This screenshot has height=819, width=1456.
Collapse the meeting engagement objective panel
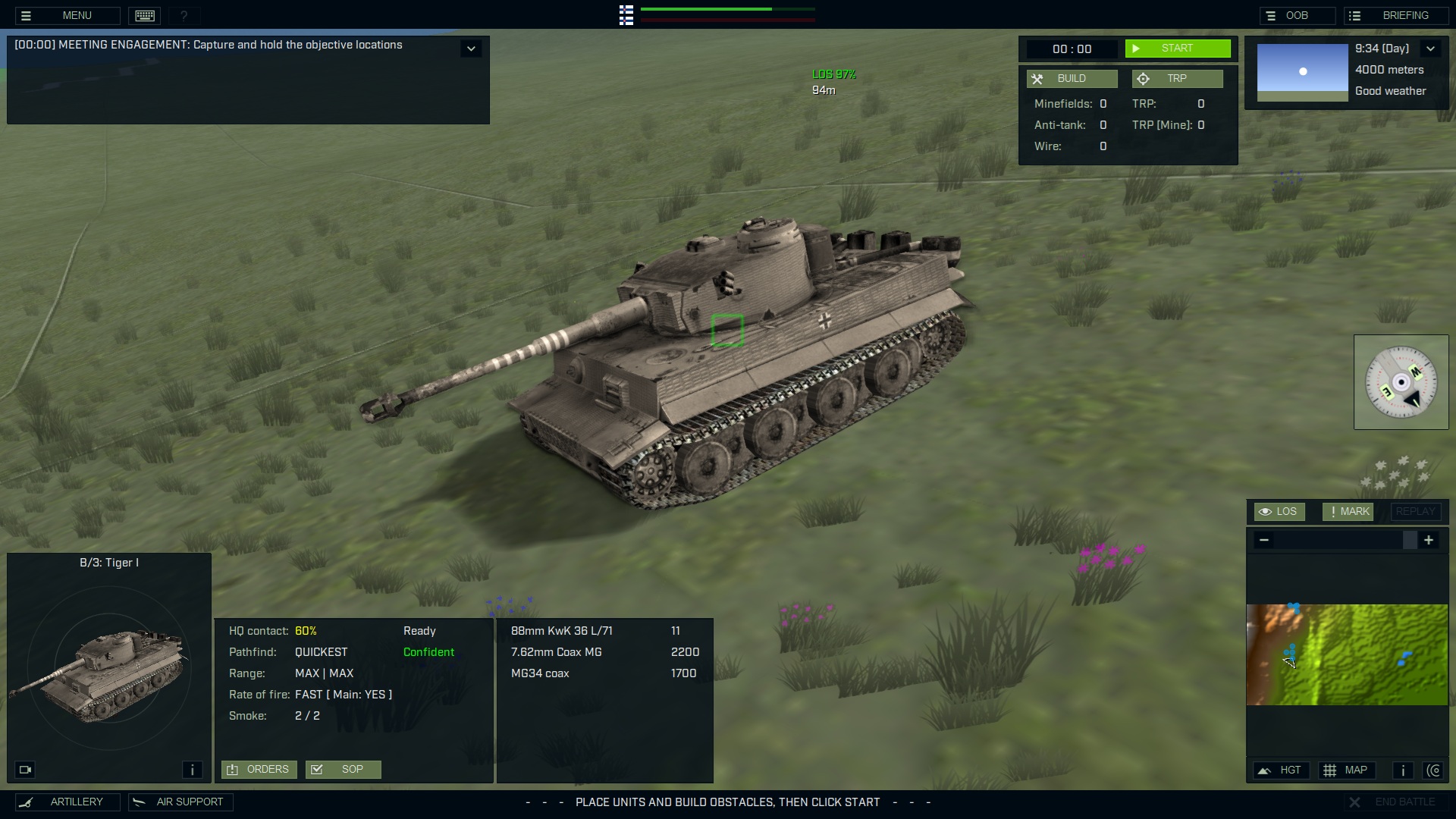click(x=471, y=48)
